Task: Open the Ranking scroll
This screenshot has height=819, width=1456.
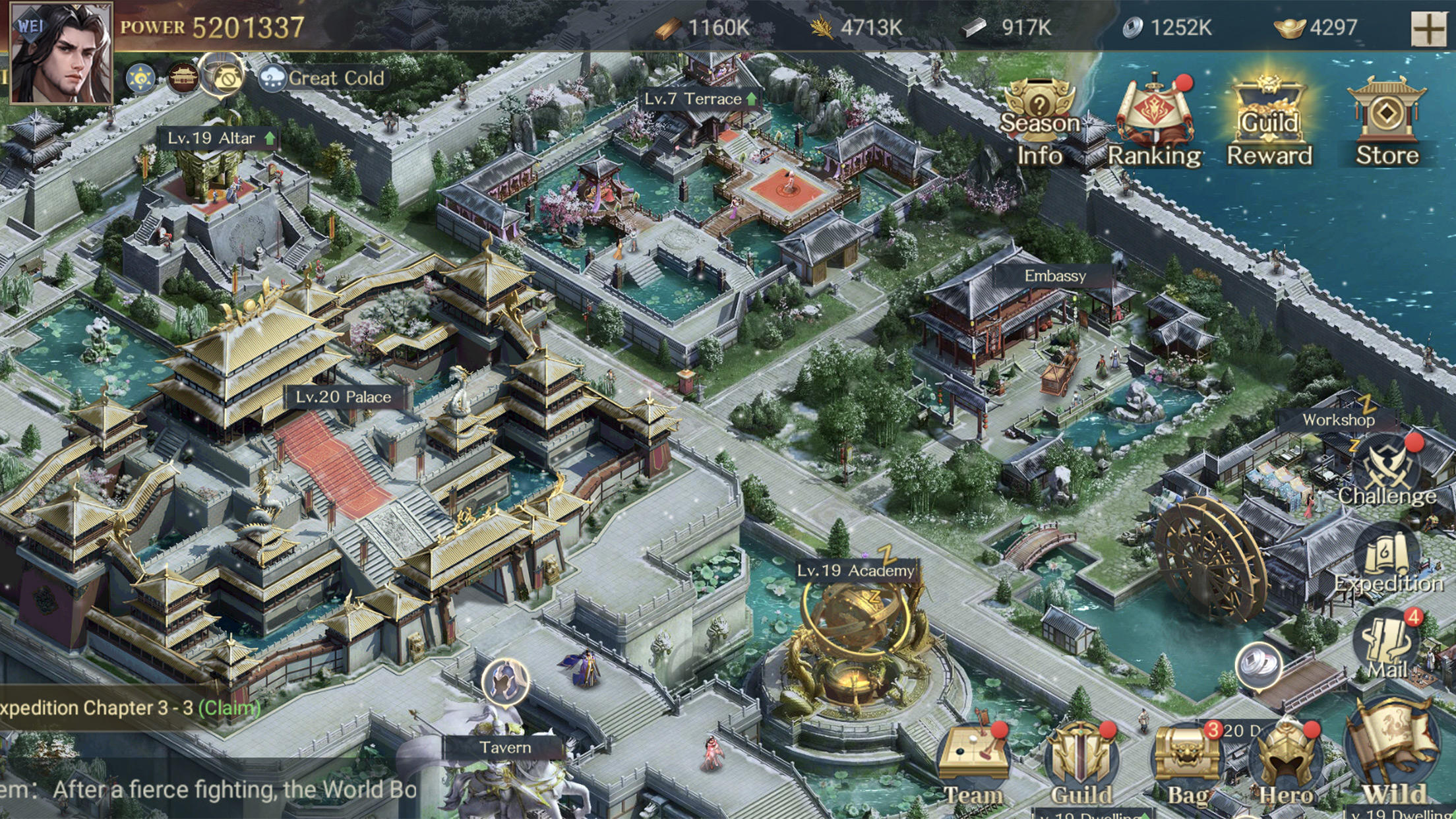Action: pos(1155,109)
